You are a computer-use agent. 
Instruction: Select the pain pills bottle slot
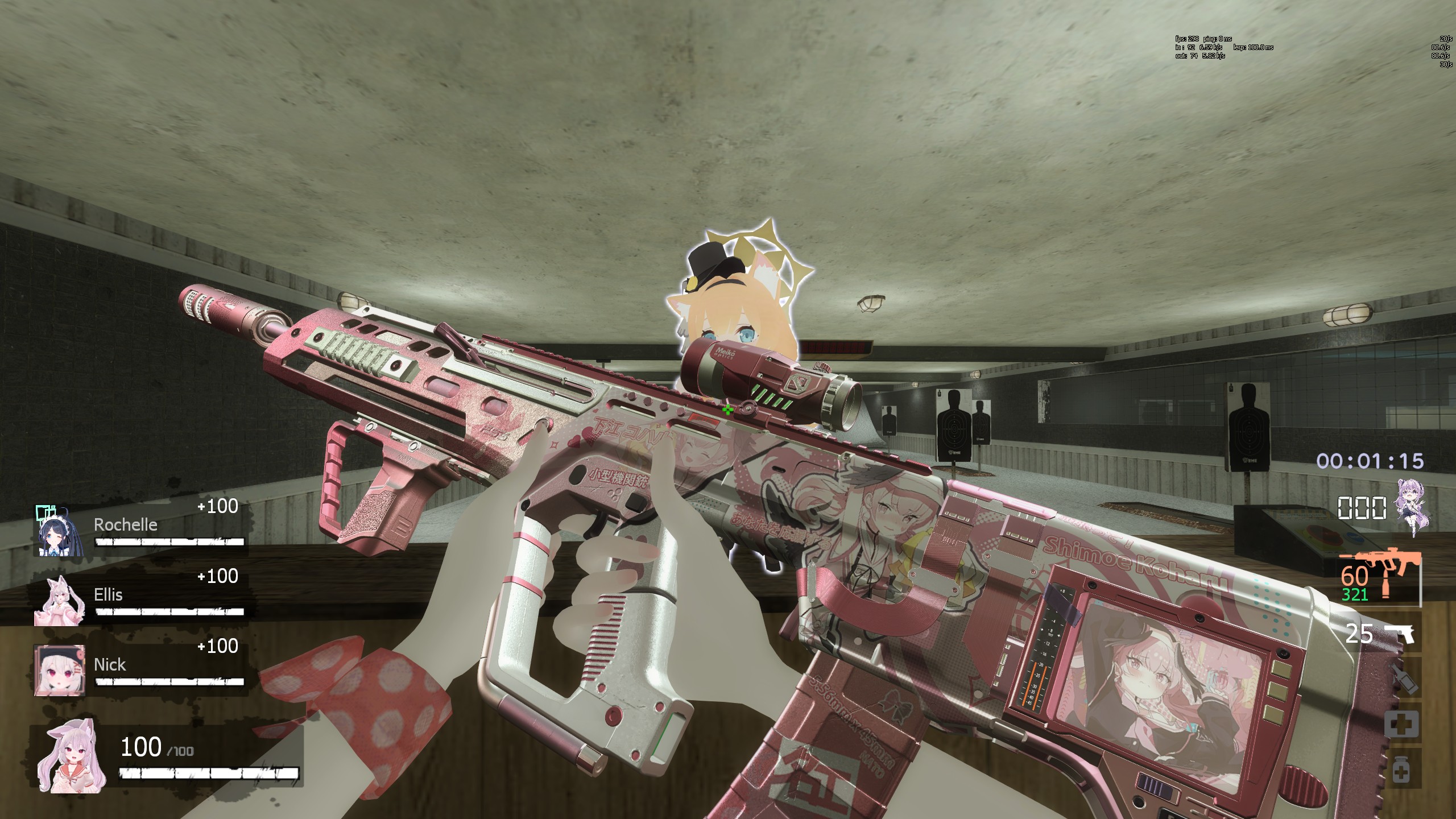tap(1403, 771)
